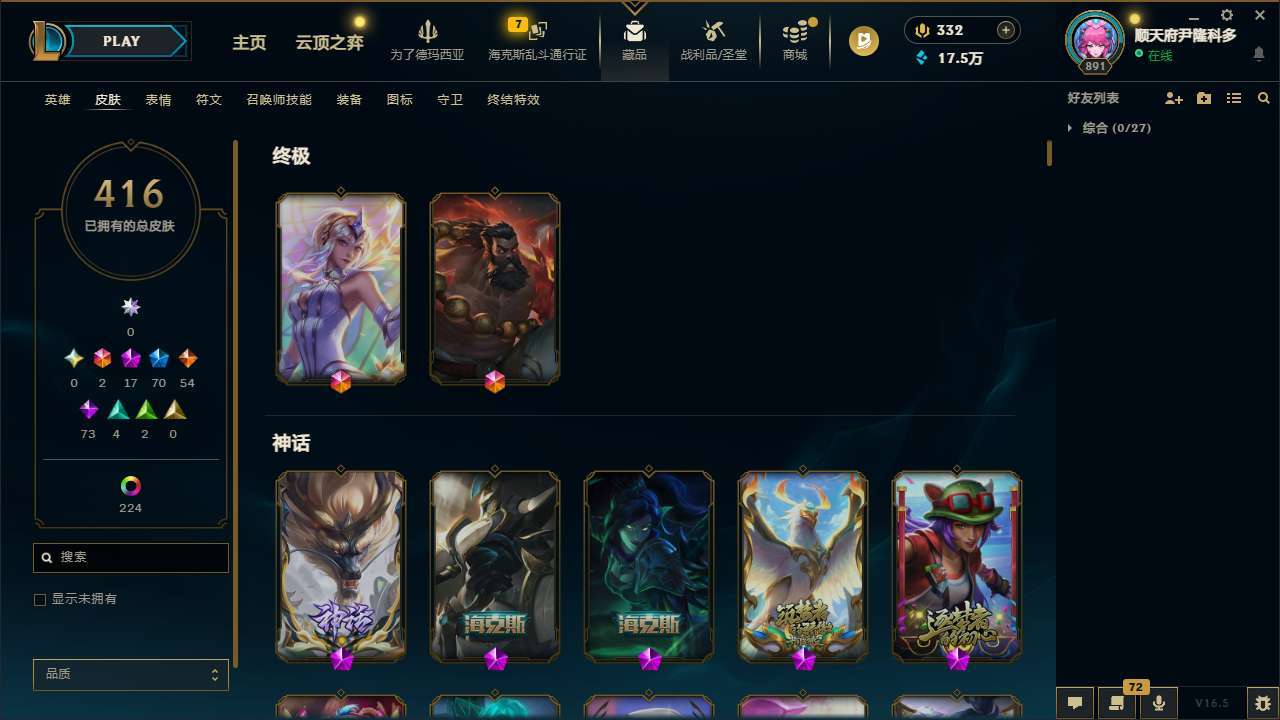Switch to the 英雄 tab
Viewport: 1280px width, 720px height.
pos(57,100)
